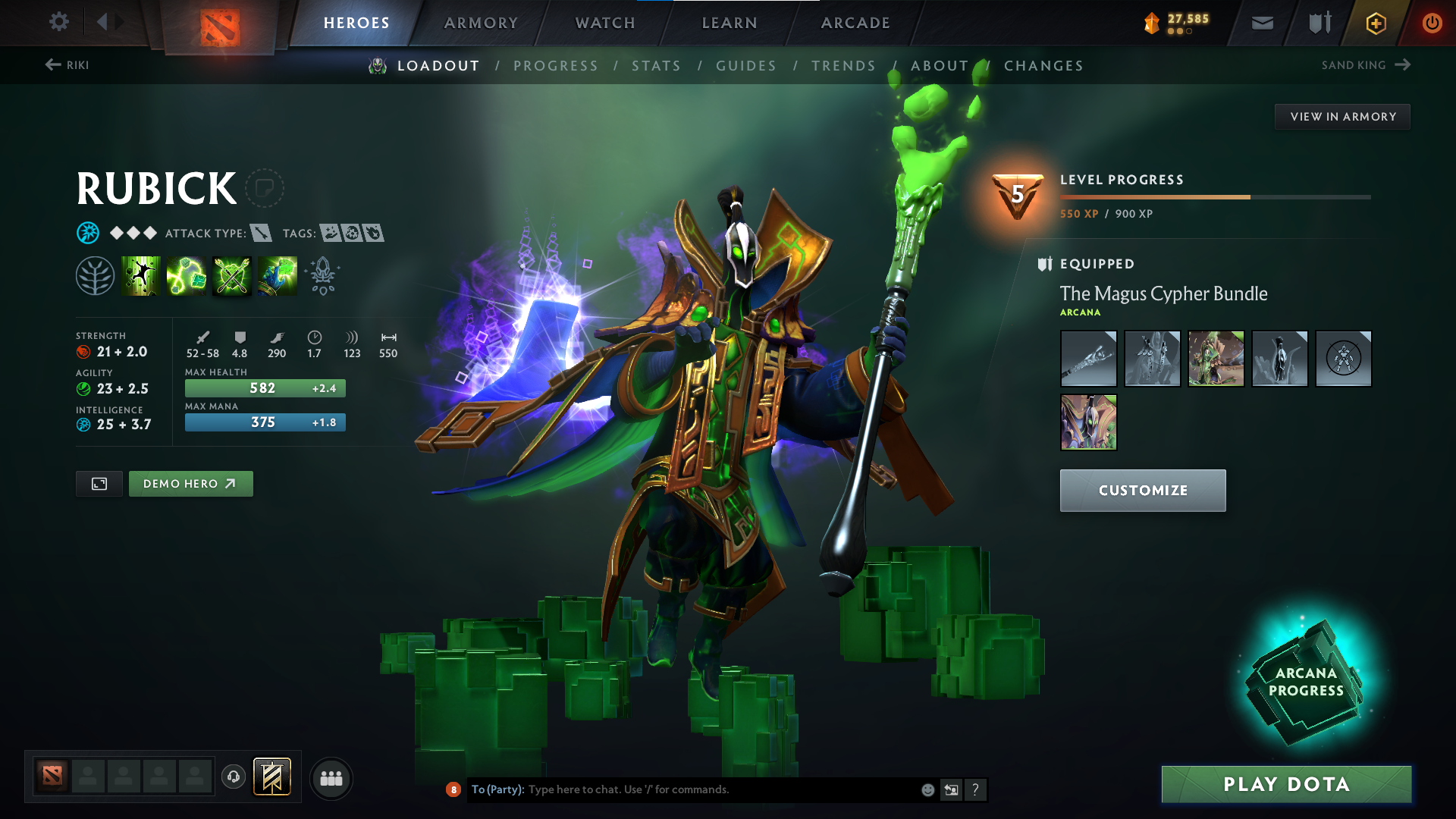Switch to the STATS tab
This screenshot has height=819, width=1456.
657,66
